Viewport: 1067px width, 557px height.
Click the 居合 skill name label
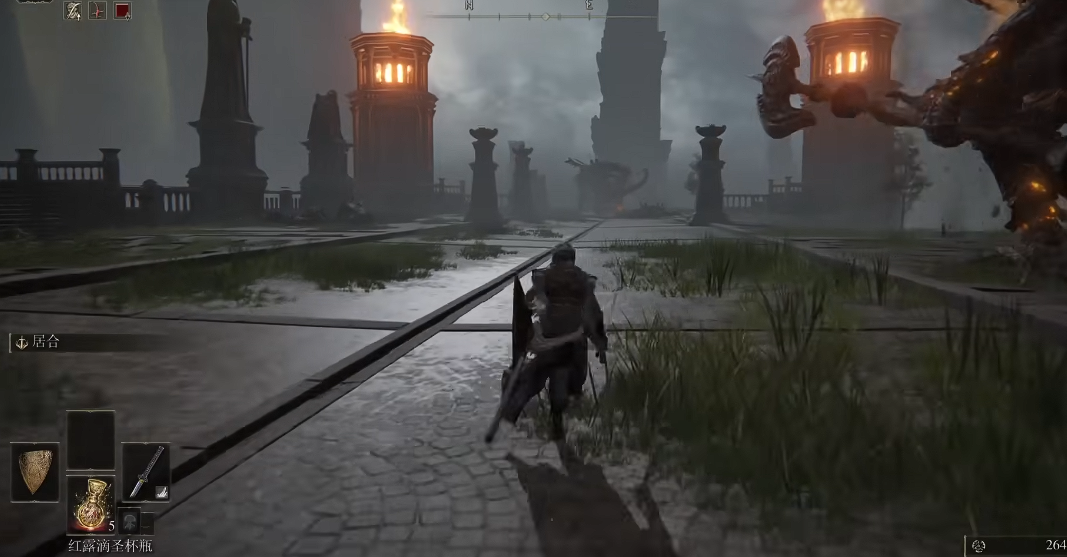point(46,342)
